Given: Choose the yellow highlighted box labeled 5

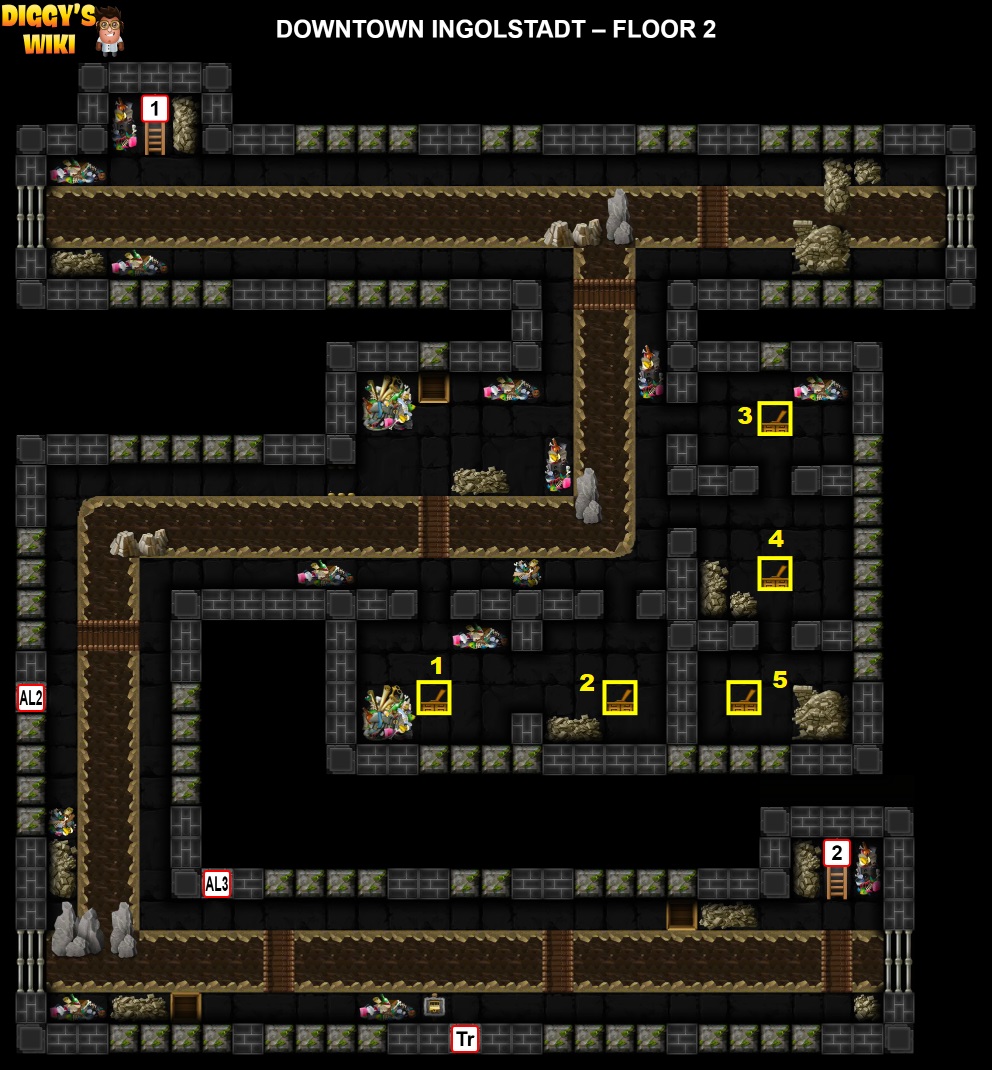Looking at the screenshot, I should 744,697.
